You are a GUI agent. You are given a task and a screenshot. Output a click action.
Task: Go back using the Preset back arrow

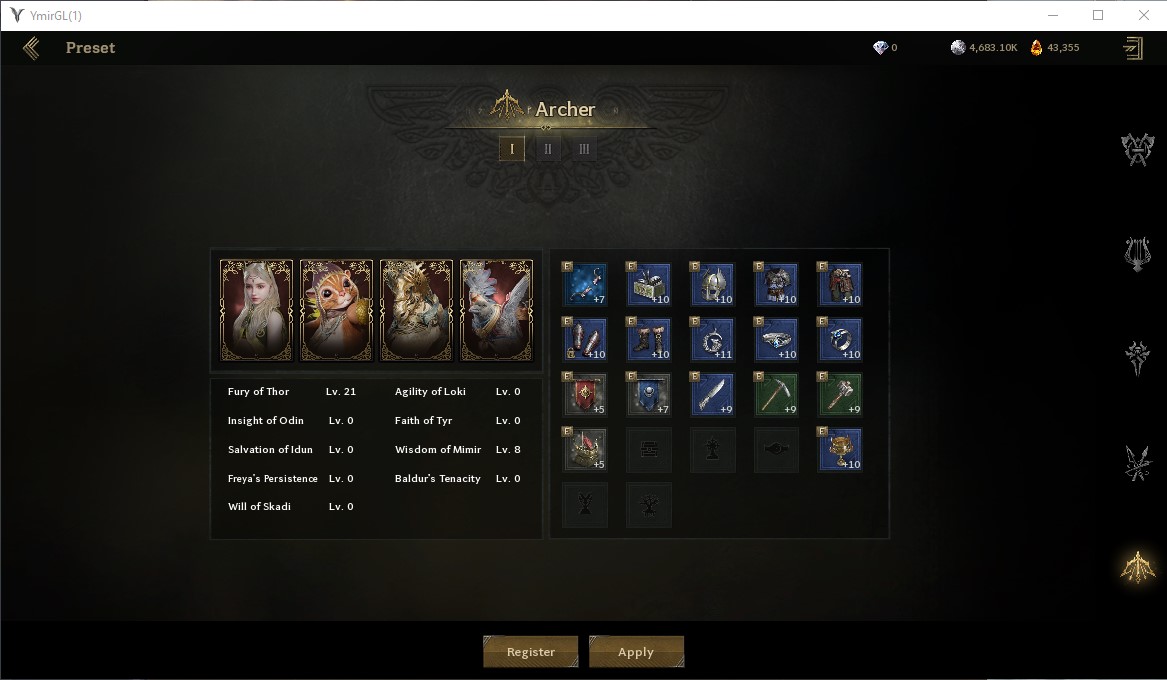[31, 48]
